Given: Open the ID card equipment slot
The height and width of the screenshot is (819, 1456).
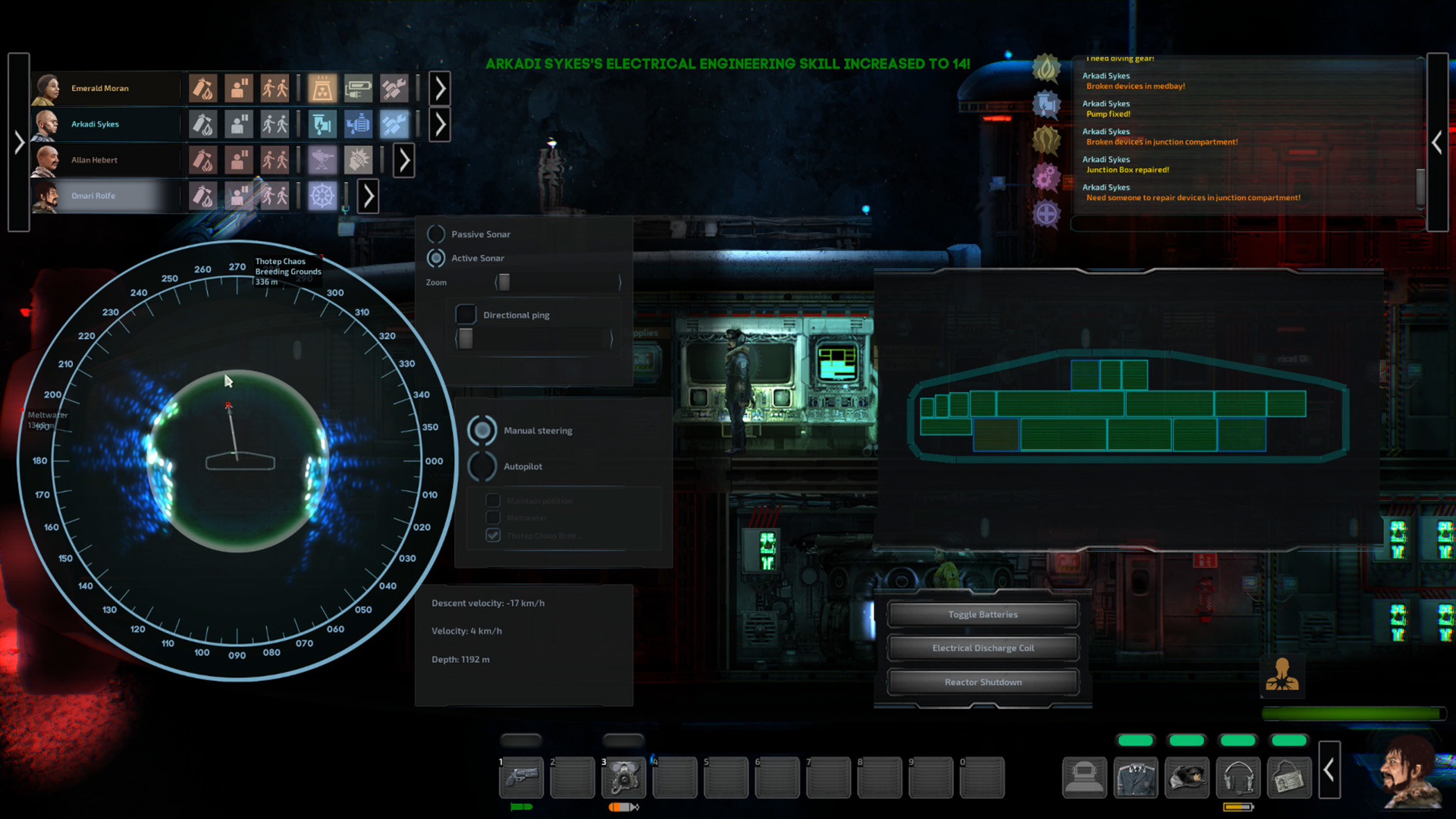Looking at the screenshot, I should tap(1289, 777).
